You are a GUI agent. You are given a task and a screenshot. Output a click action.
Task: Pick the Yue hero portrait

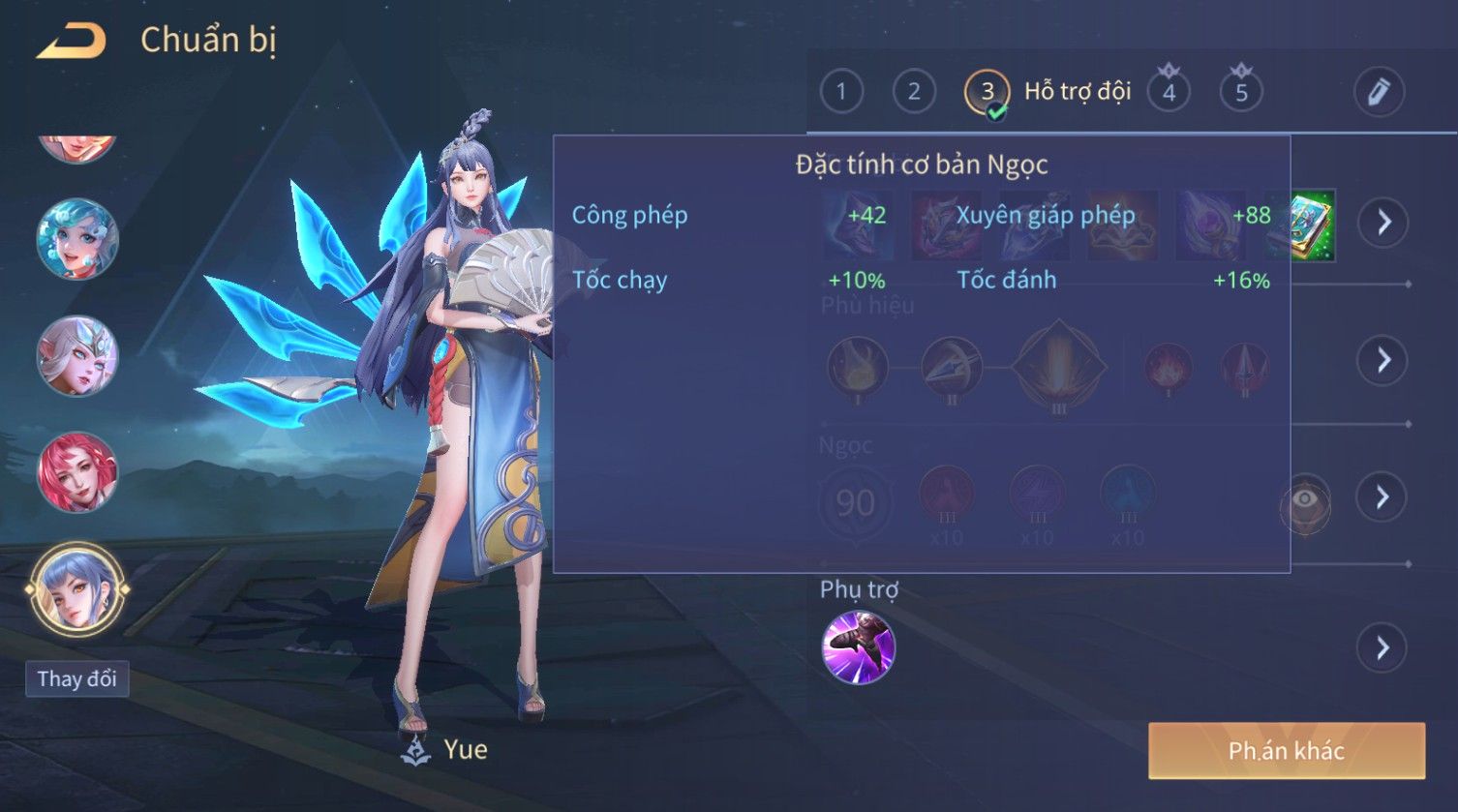pyautogui.click(x=76, y=588)
